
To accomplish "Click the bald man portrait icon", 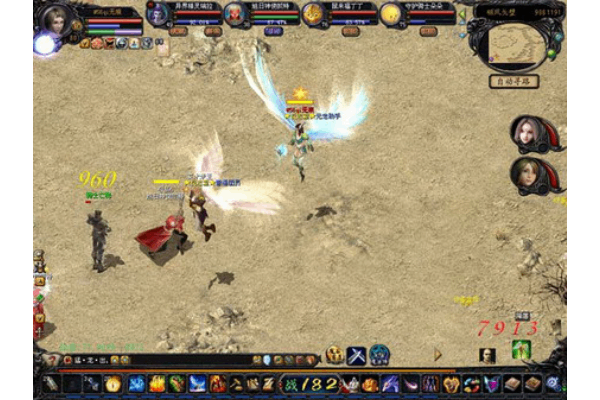I will (x=487, y=355).
